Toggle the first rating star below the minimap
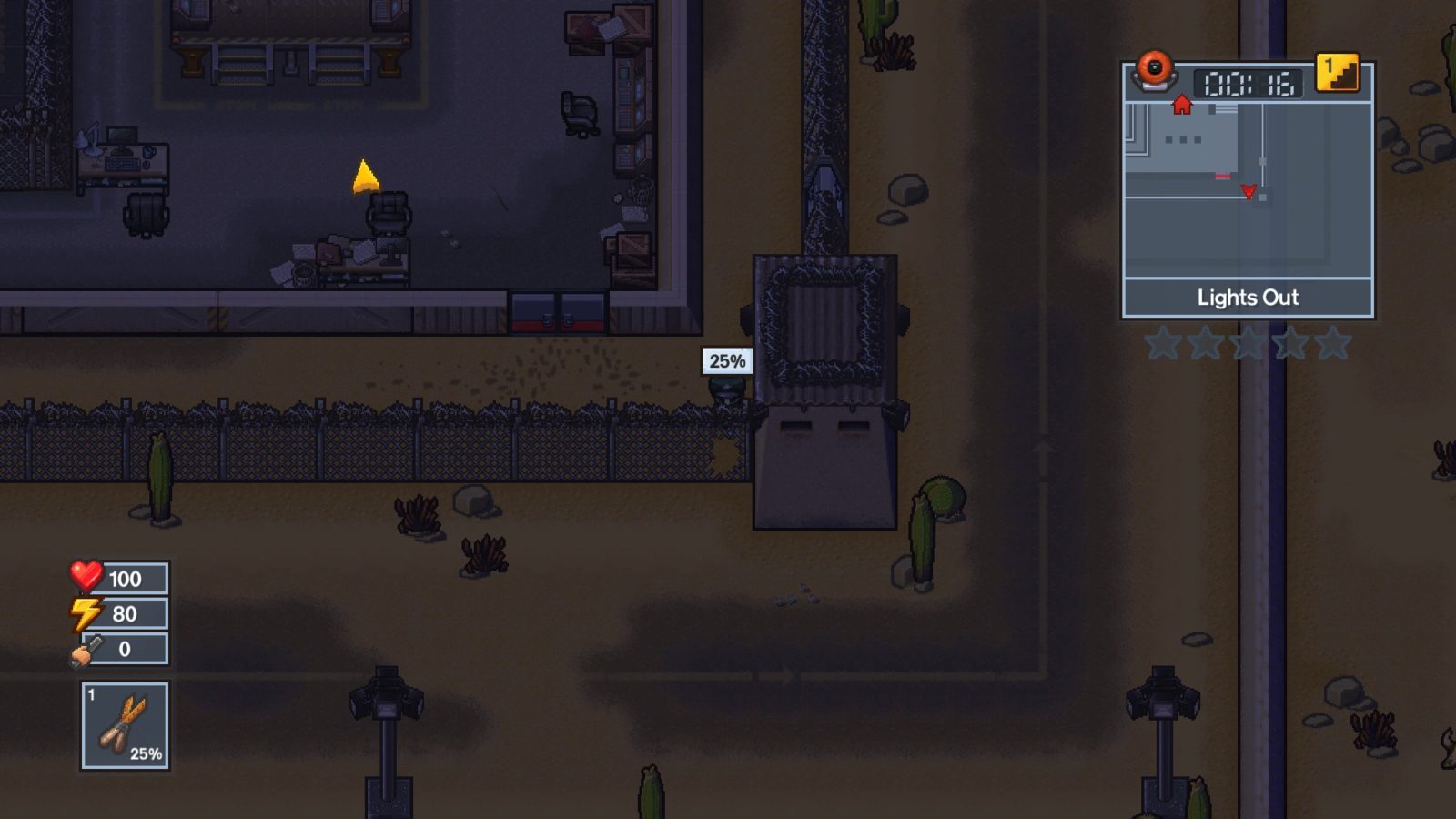Image resolution: width=1456 pixels, height=819 pixels. (1163, 344)
